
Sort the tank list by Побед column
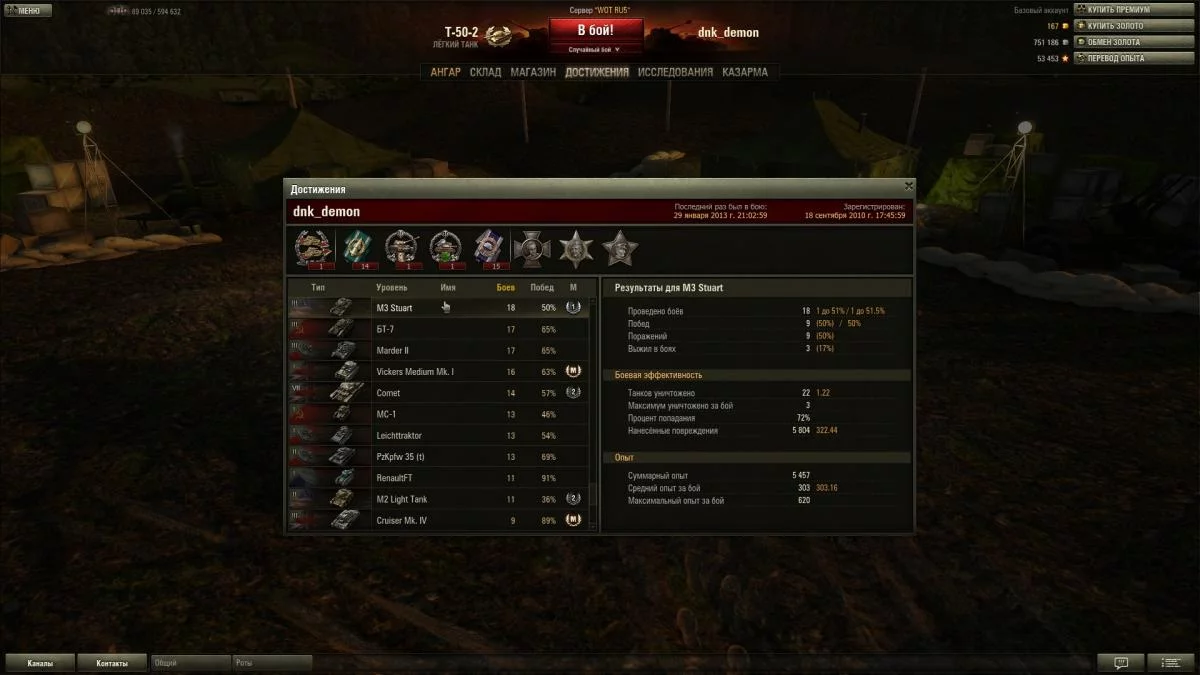[541, 288]
